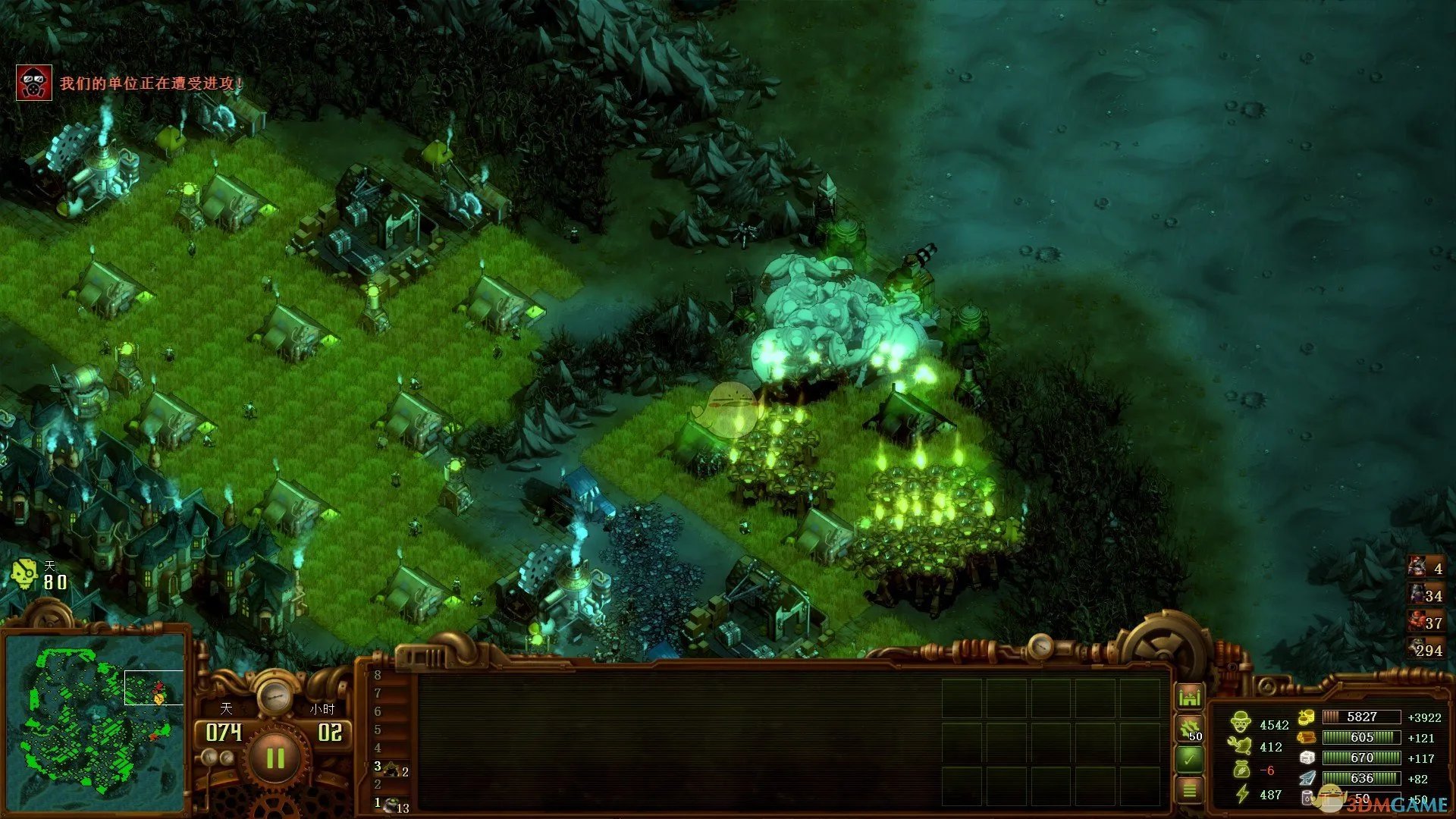This screenshot has width=1456, height=819.
Task: Select the unit group showing count 294
Action: click(x=1426, y=649)
